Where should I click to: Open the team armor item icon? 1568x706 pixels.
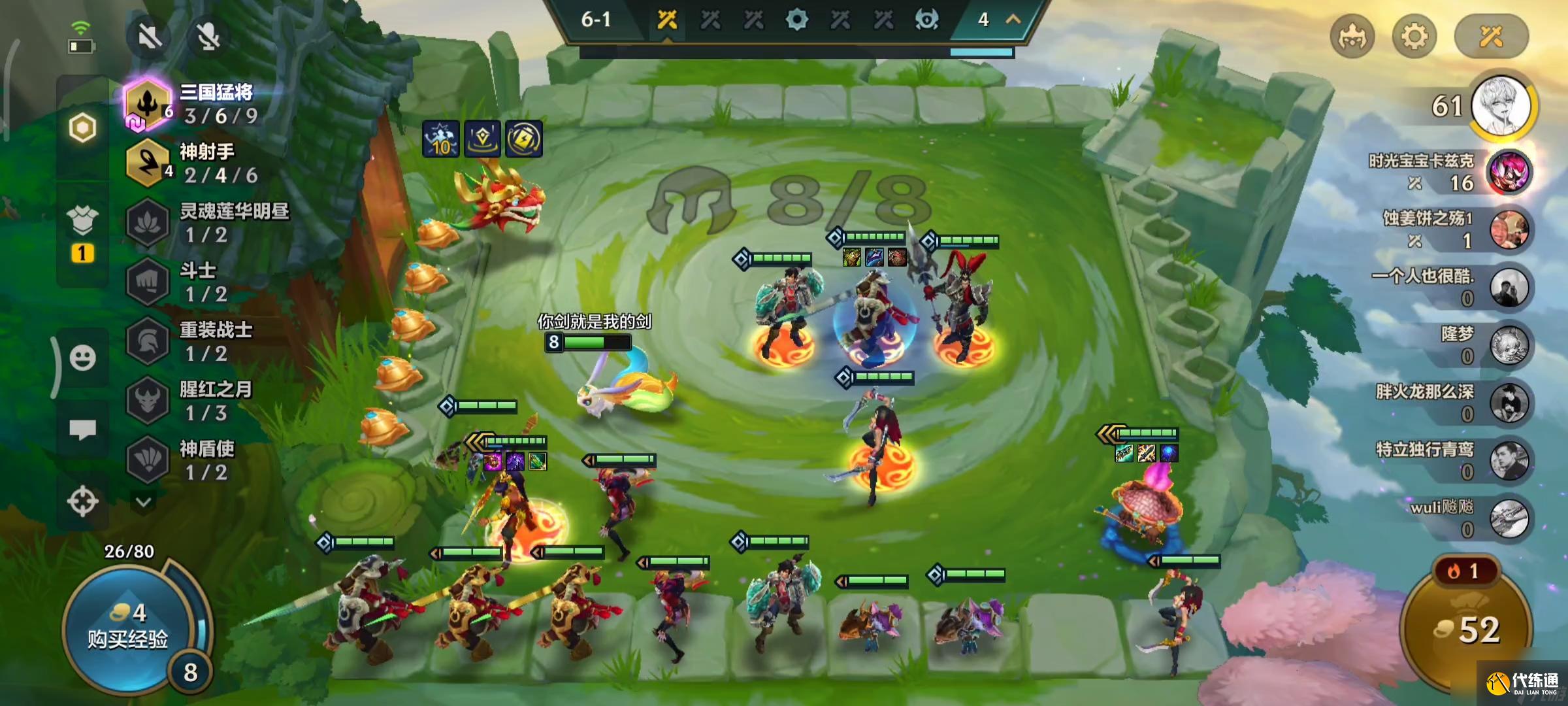point(82,221)
